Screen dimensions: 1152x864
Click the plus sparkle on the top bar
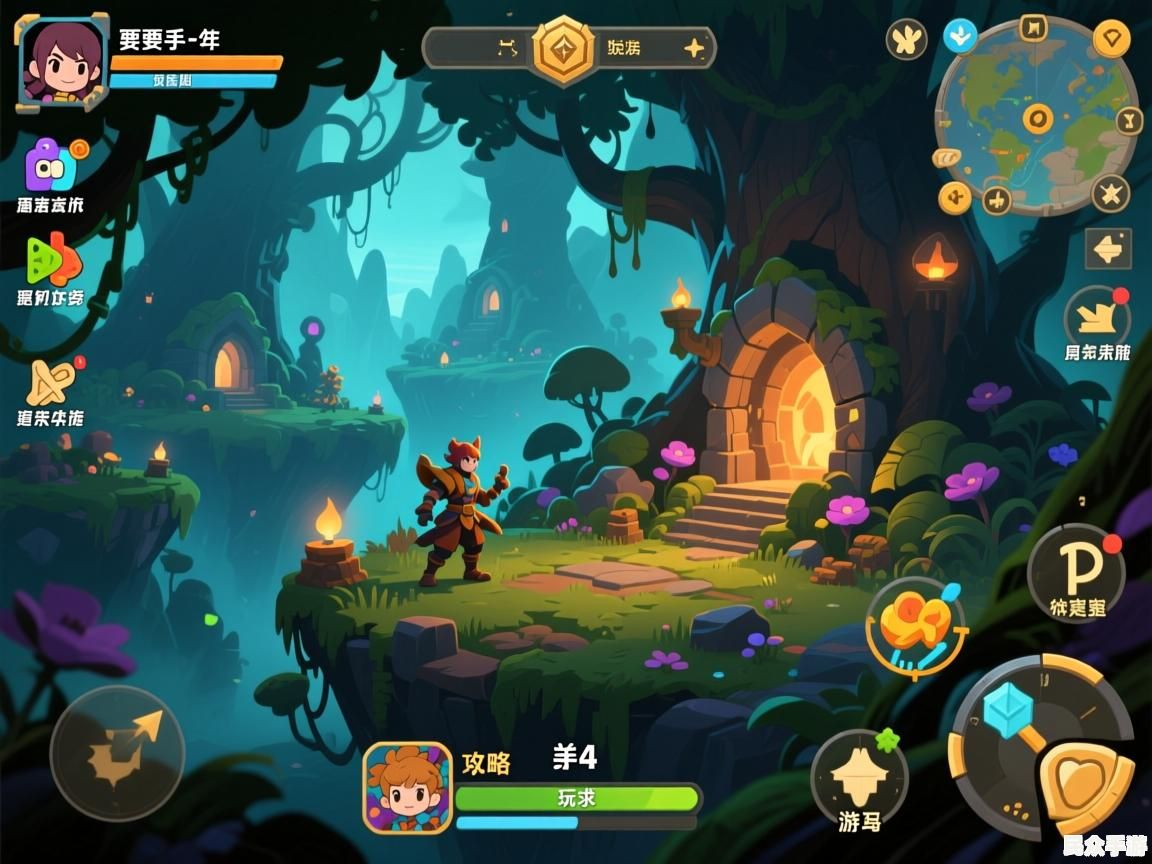693,48
